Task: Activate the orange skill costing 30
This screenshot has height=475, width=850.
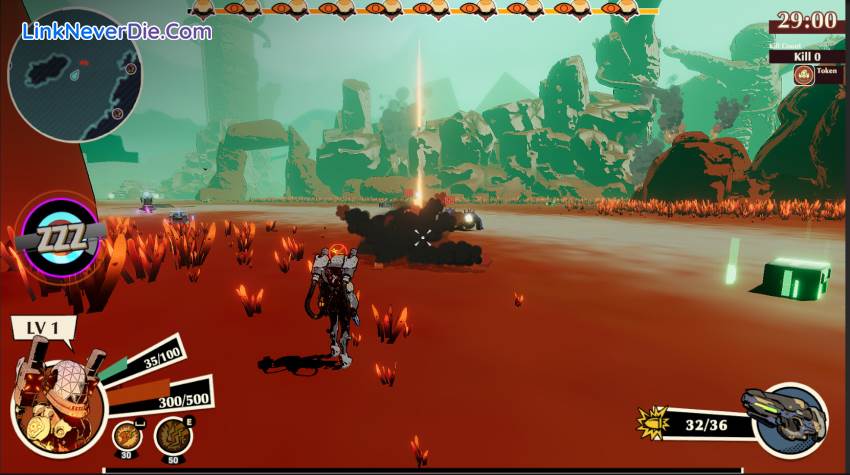Action: tap(126, 435)
